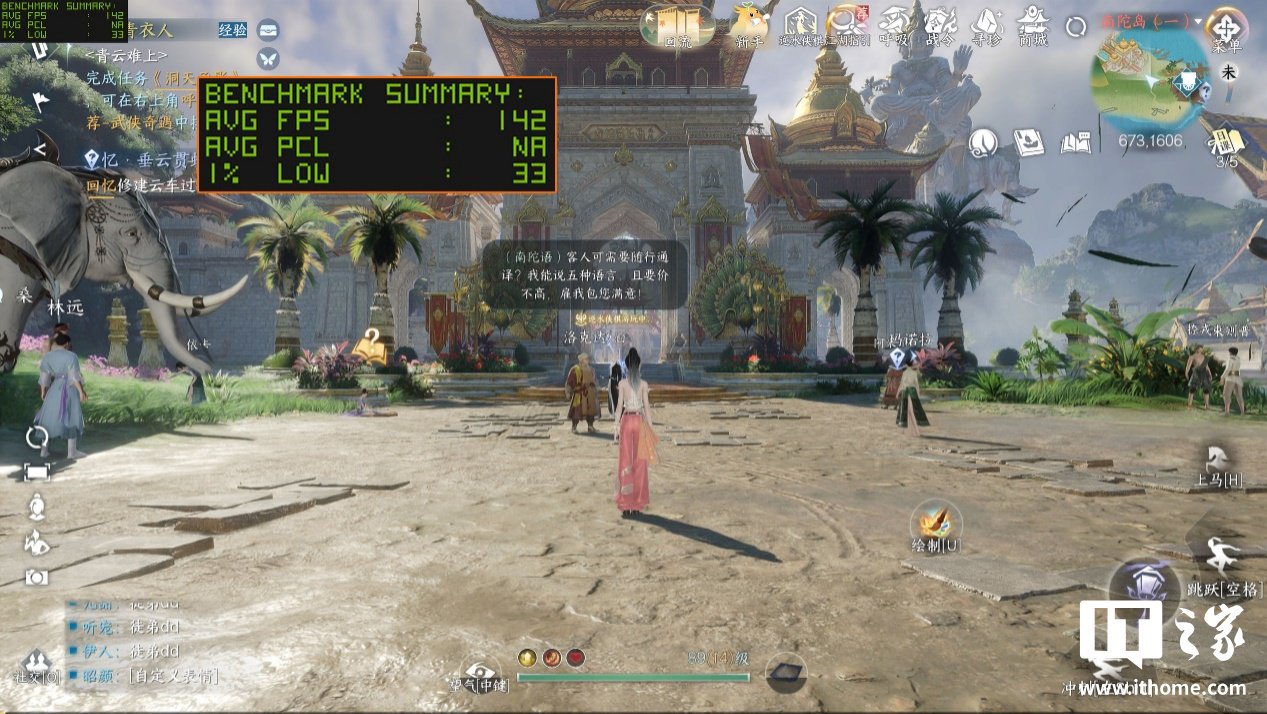Viewport: 1267px width, 714px height.
Task: Click the chat message log
Action: (x=140, y=640)
